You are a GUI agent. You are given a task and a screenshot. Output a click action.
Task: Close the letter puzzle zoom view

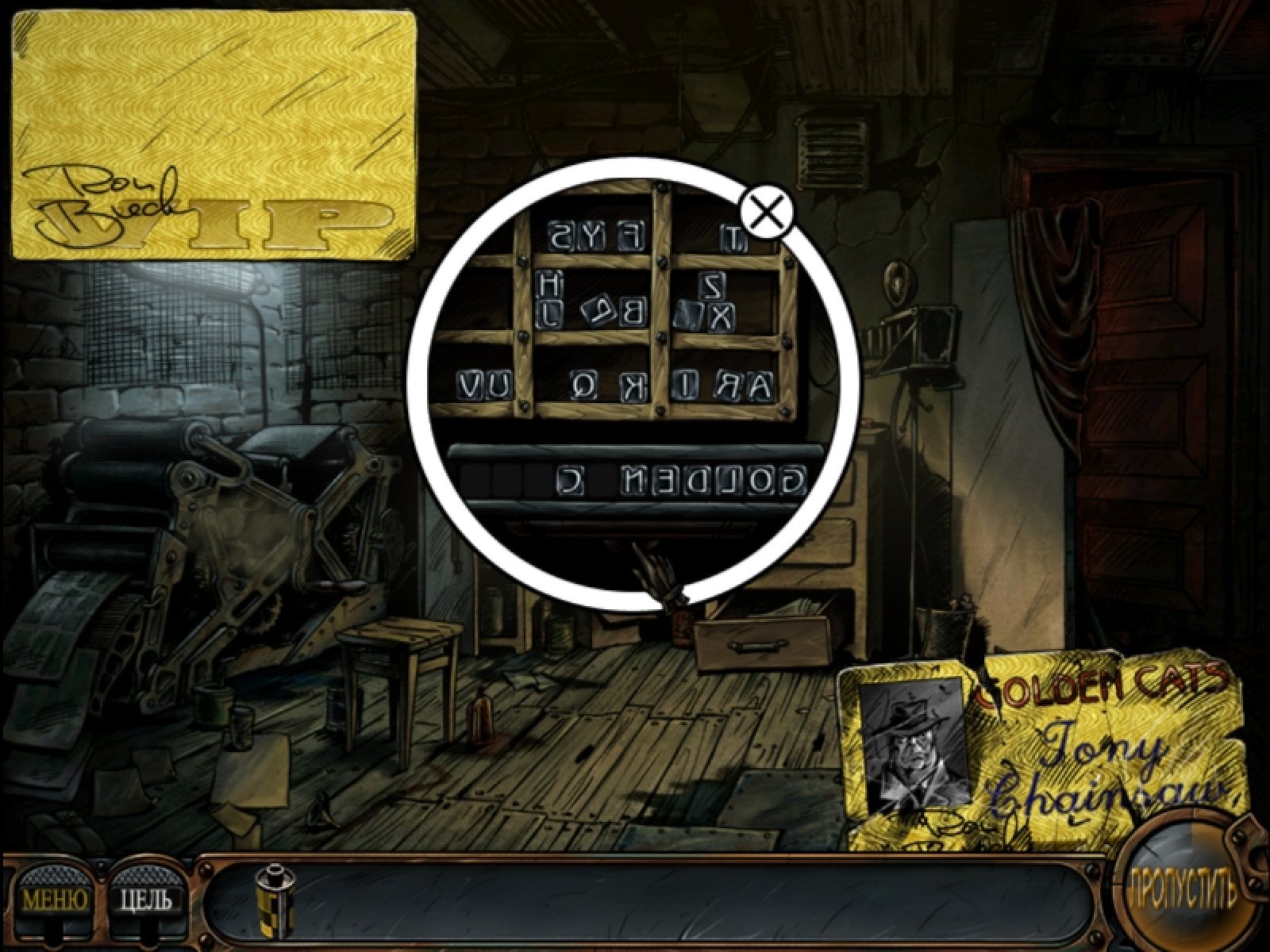[x=766, y=213]
